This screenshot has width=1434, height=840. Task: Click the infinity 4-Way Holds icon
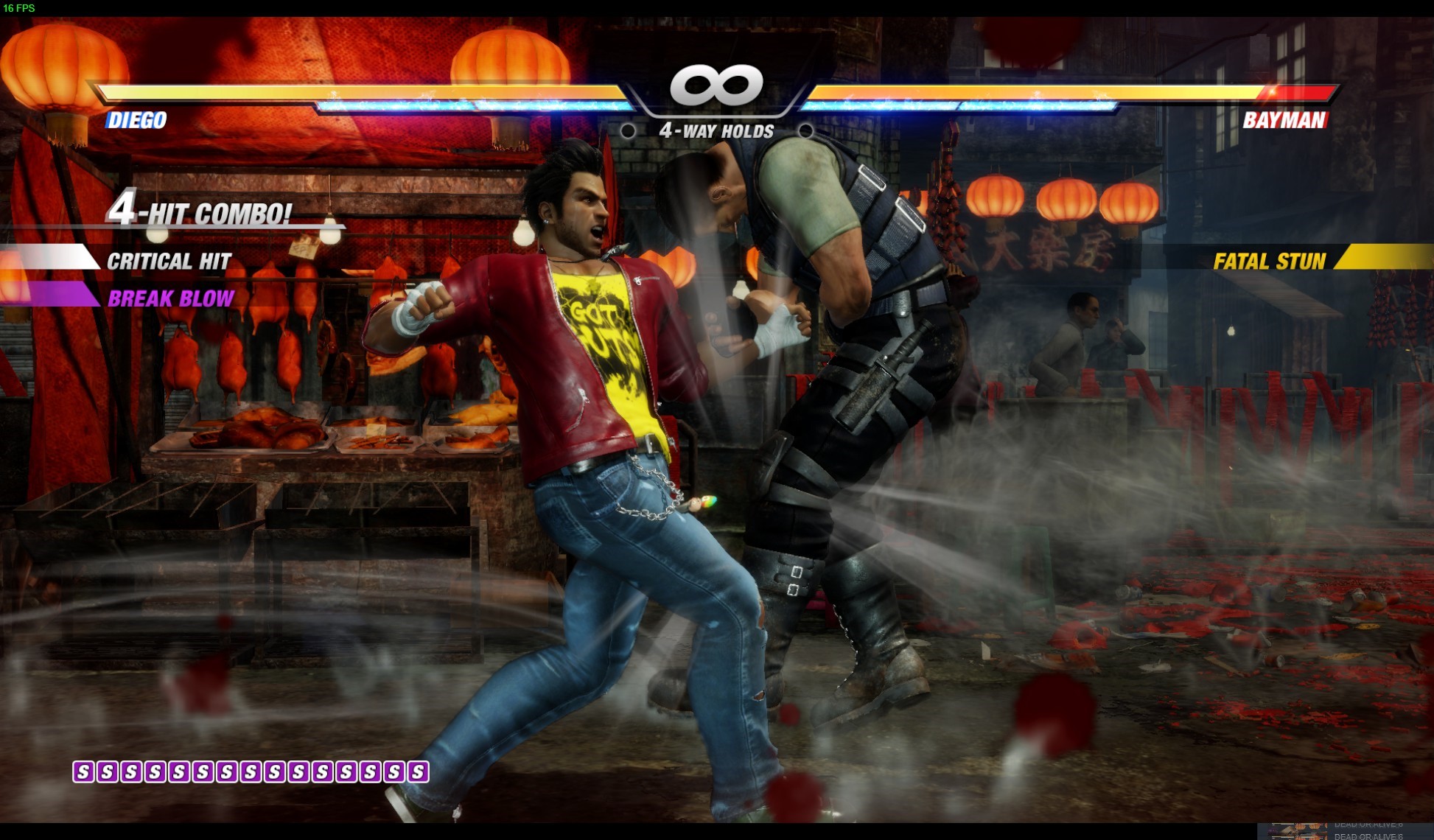click(716, 83)
